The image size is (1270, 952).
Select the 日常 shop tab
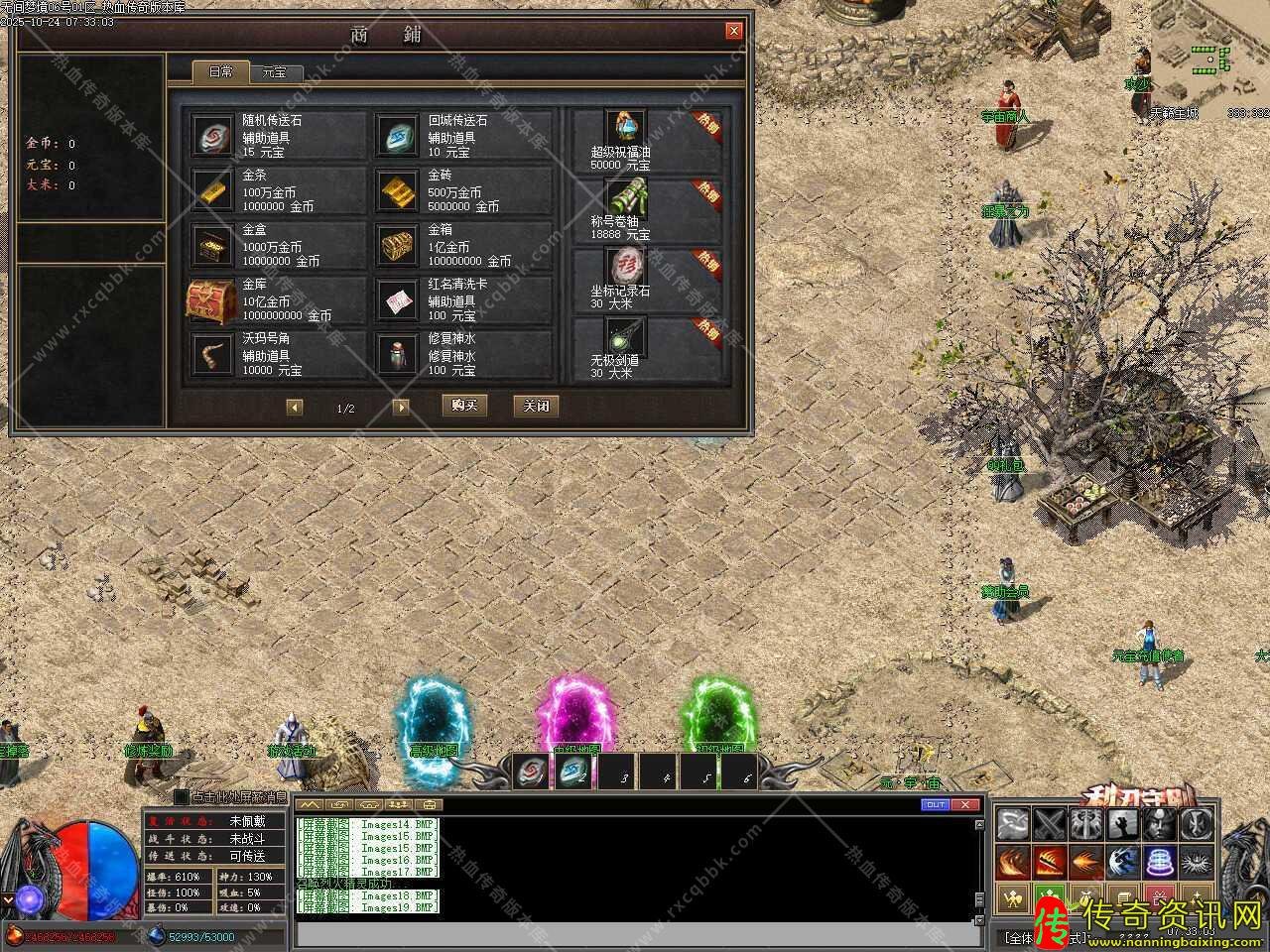pos(220,72)
